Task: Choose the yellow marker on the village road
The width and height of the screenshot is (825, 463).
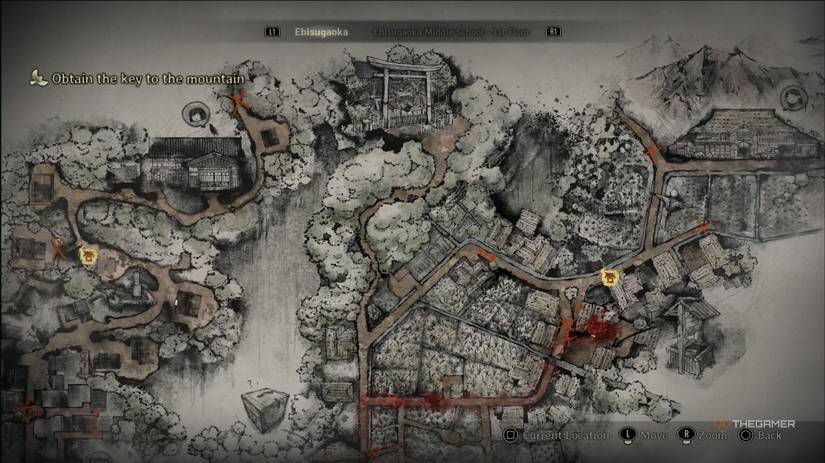Action: [x=607, y=277]
